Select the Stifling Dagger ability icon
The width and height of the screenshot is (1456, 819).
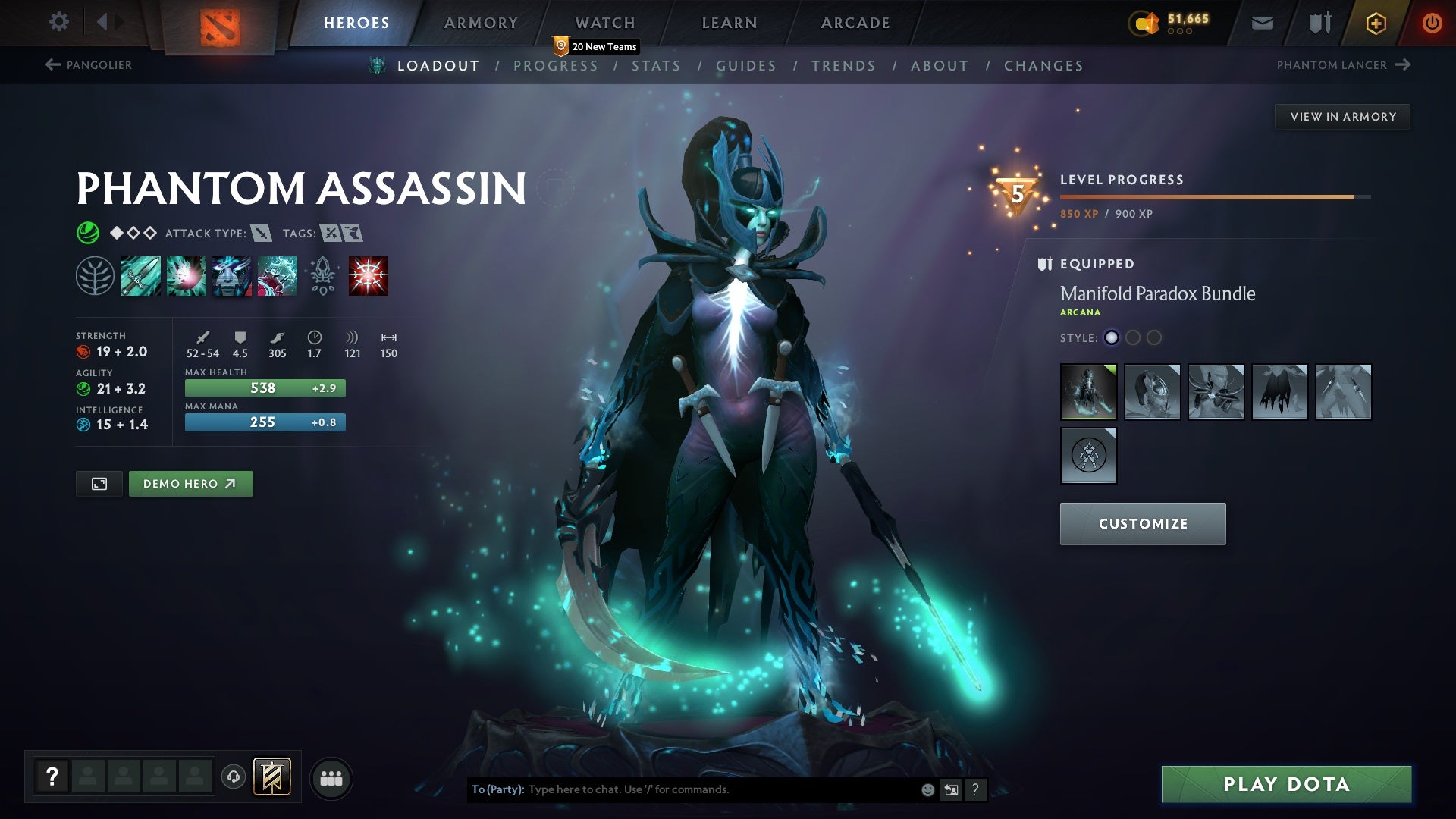pyautogui.click(x=140, y=276)
